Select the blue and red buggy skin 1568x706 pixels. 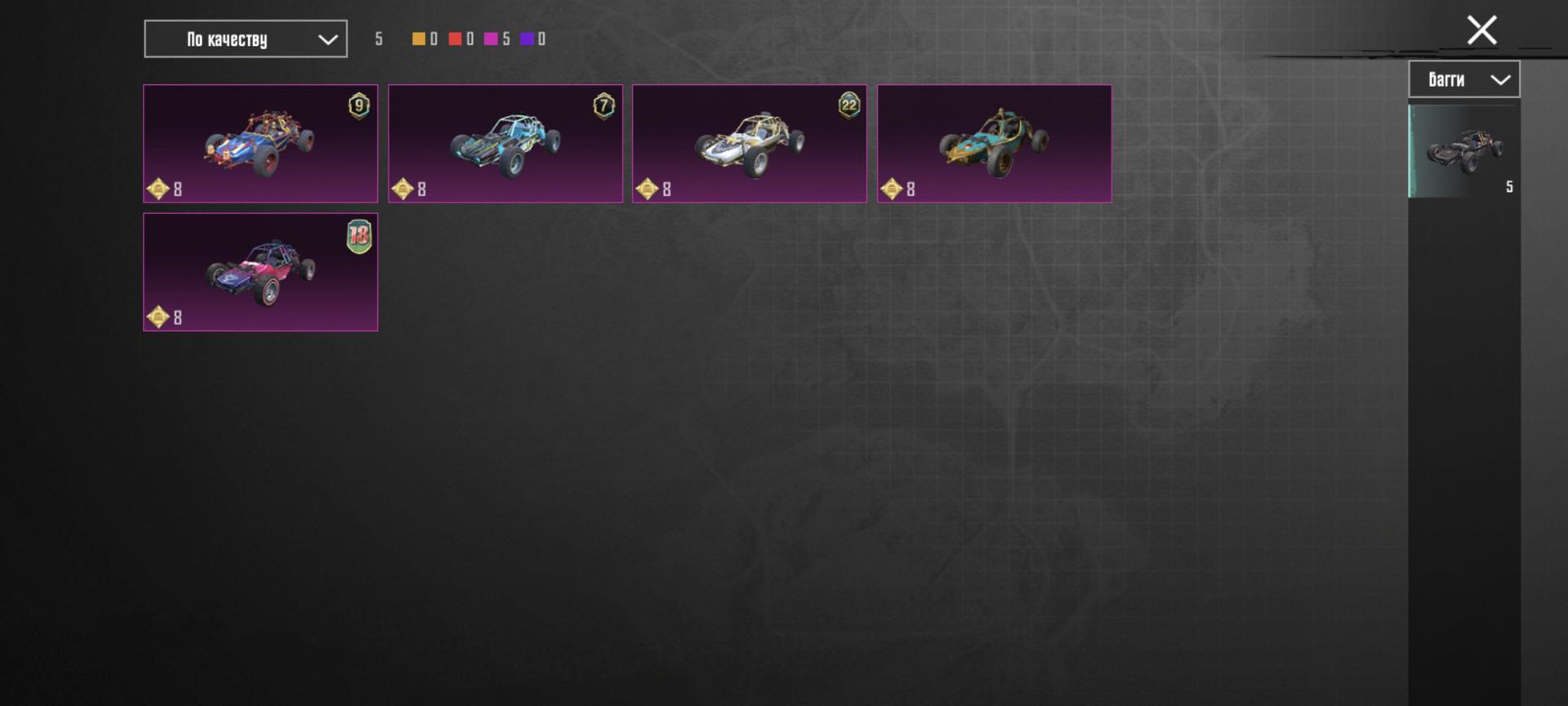261,144
